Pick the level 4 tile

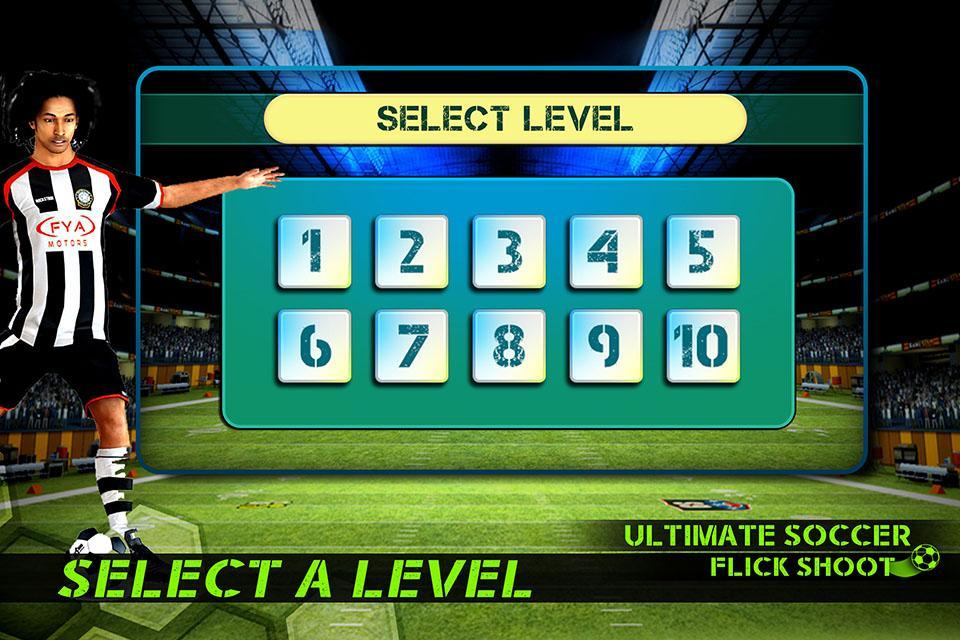coord(606,252)
